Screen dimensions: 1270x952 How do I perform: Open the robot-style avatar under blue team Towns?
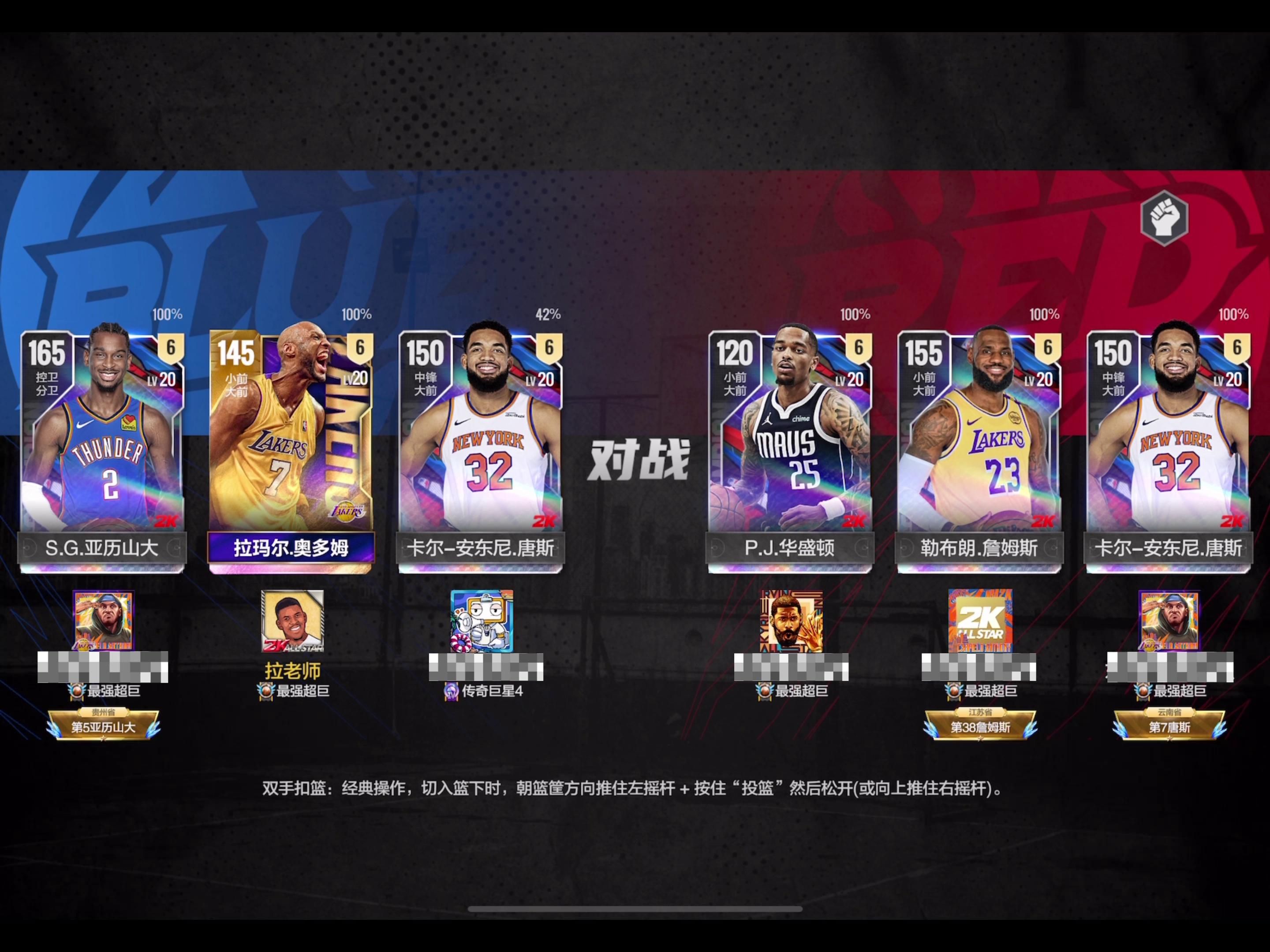[482, 621]
